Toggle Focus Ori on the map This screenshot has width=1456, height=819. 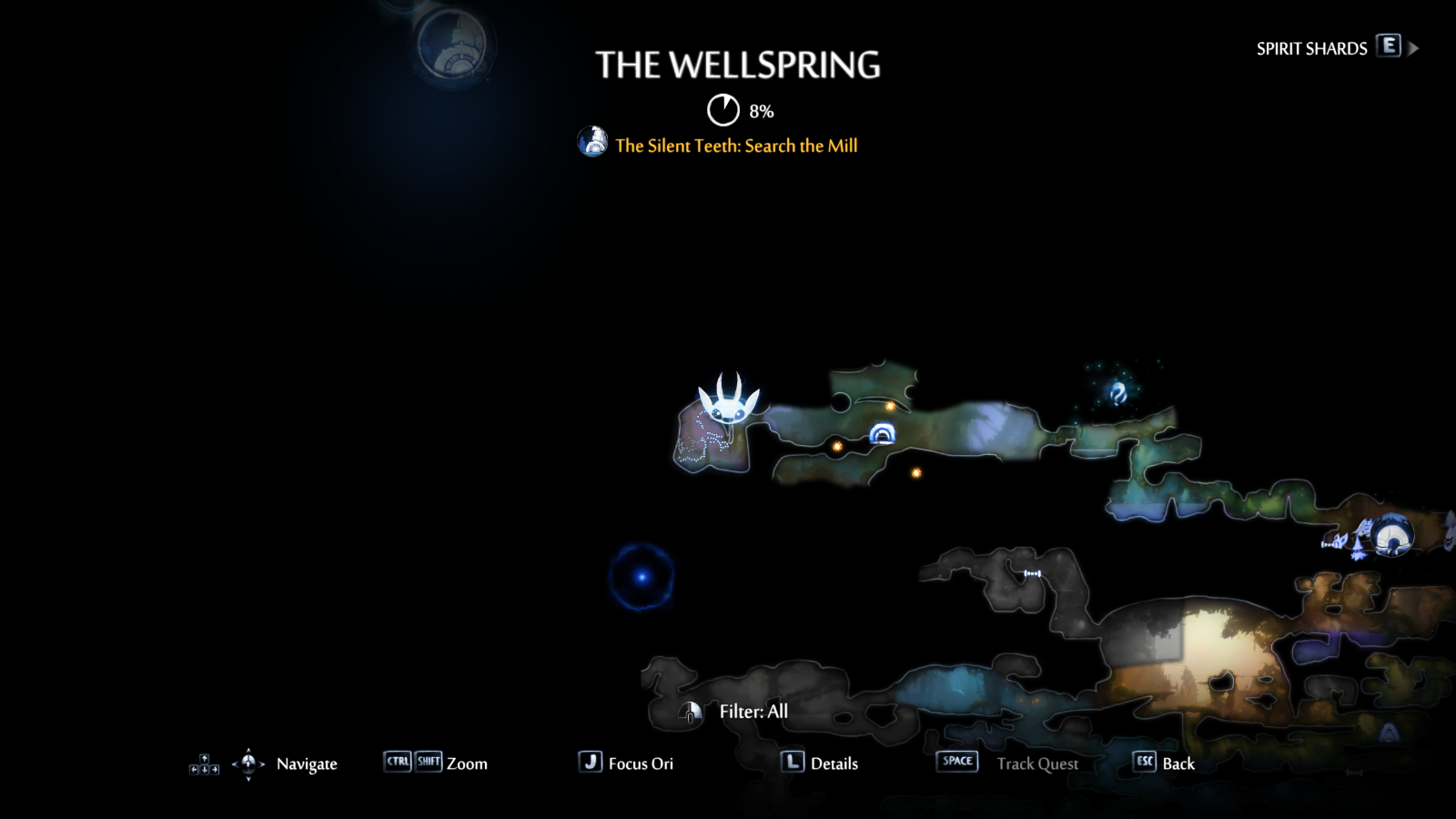tap(641, 763)
